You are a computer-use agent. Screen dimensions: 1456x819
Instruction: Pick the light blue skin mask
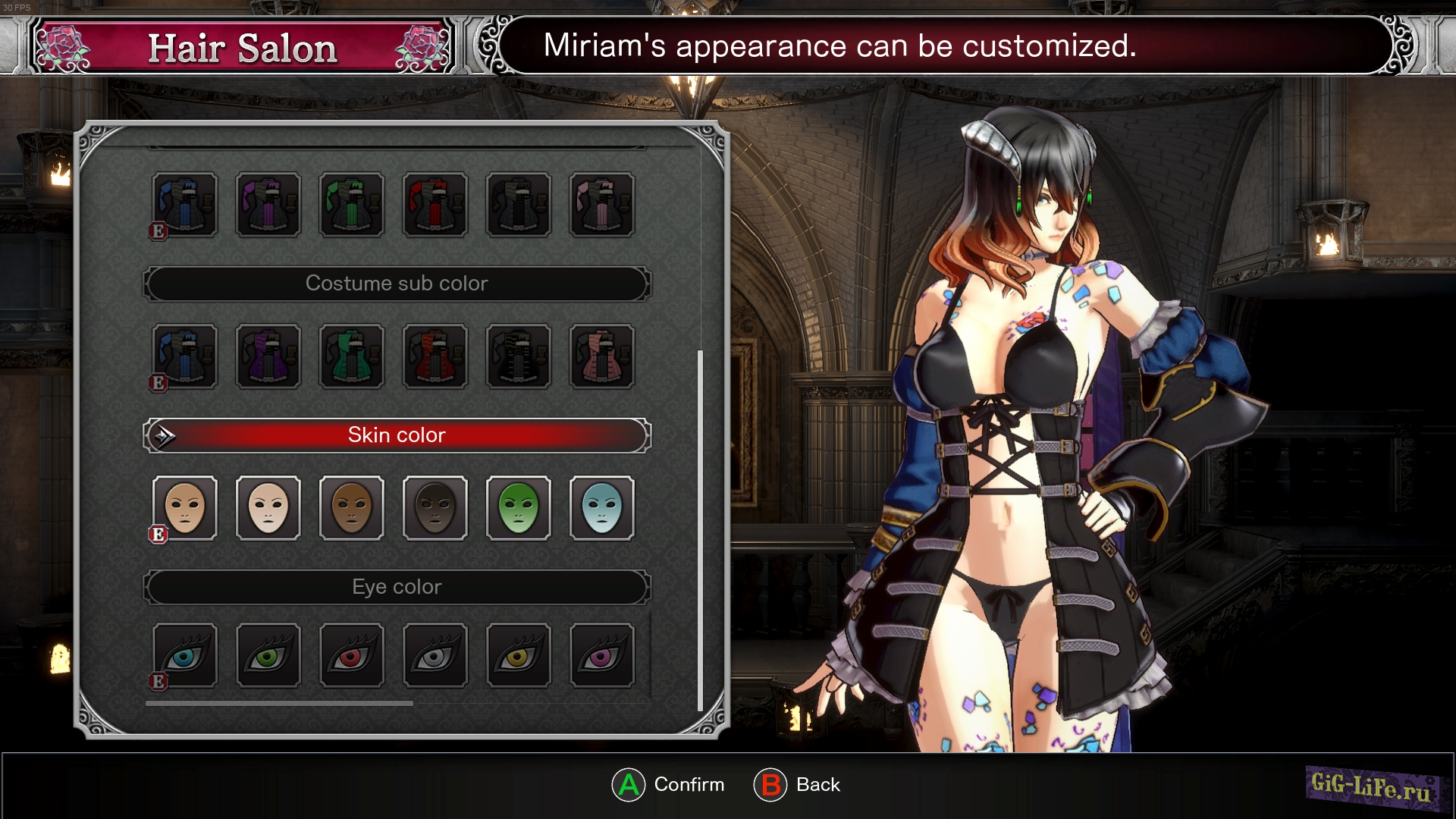[602, 508]
